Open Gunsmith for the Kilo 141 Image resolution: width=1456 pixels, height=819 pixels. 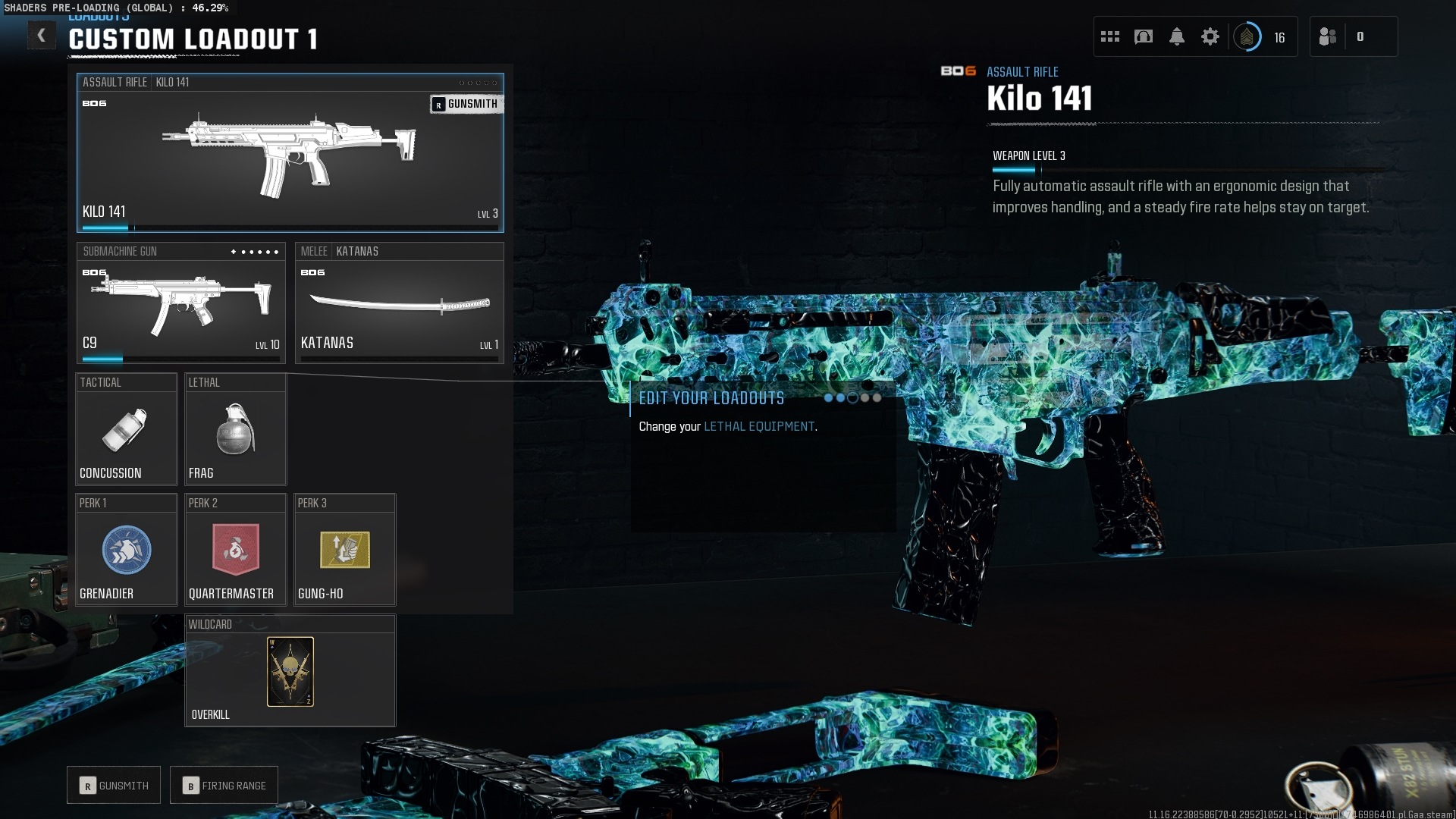coord(466,104)
